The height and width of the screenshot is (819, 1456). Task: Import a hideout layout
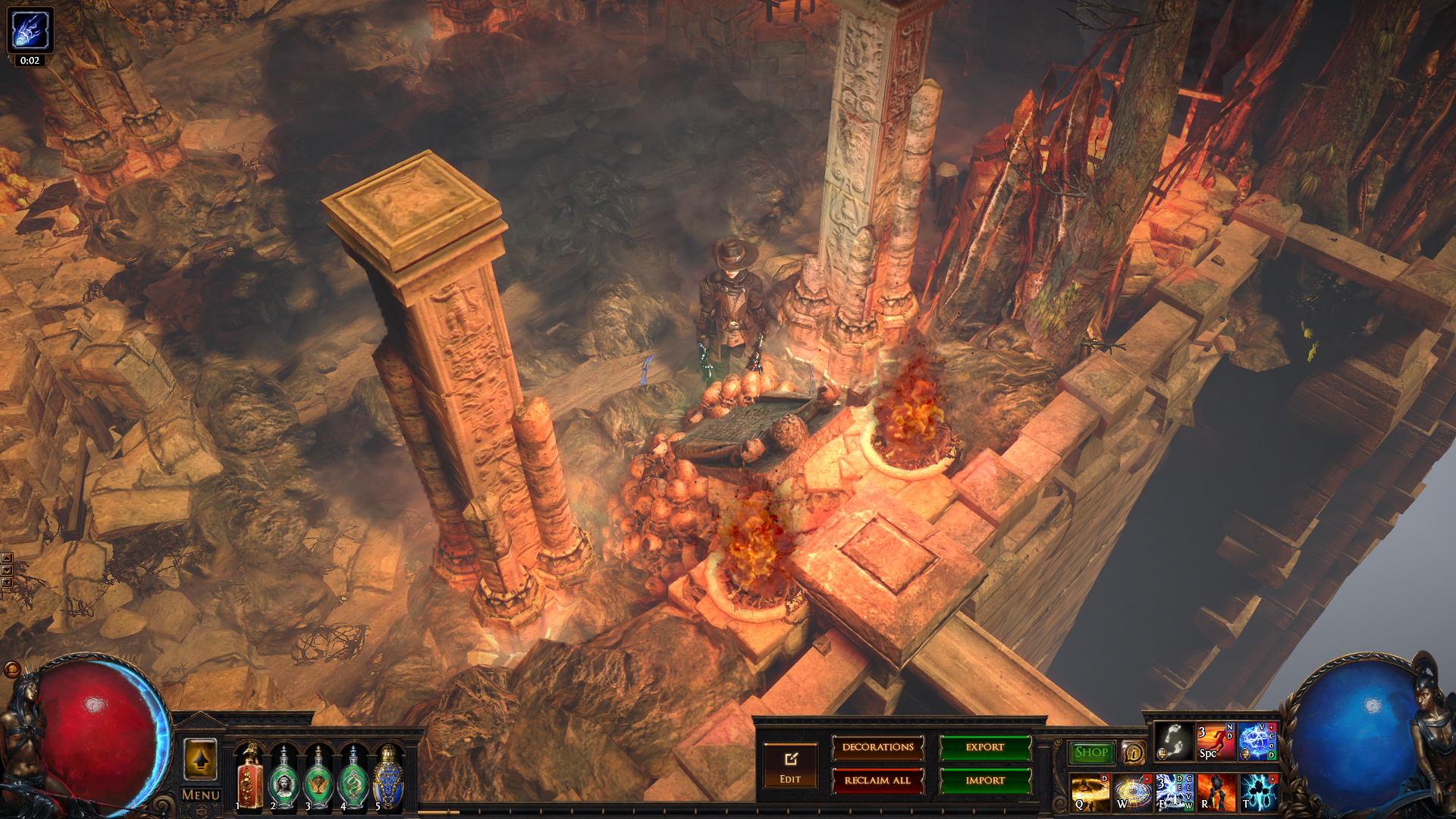985,780
